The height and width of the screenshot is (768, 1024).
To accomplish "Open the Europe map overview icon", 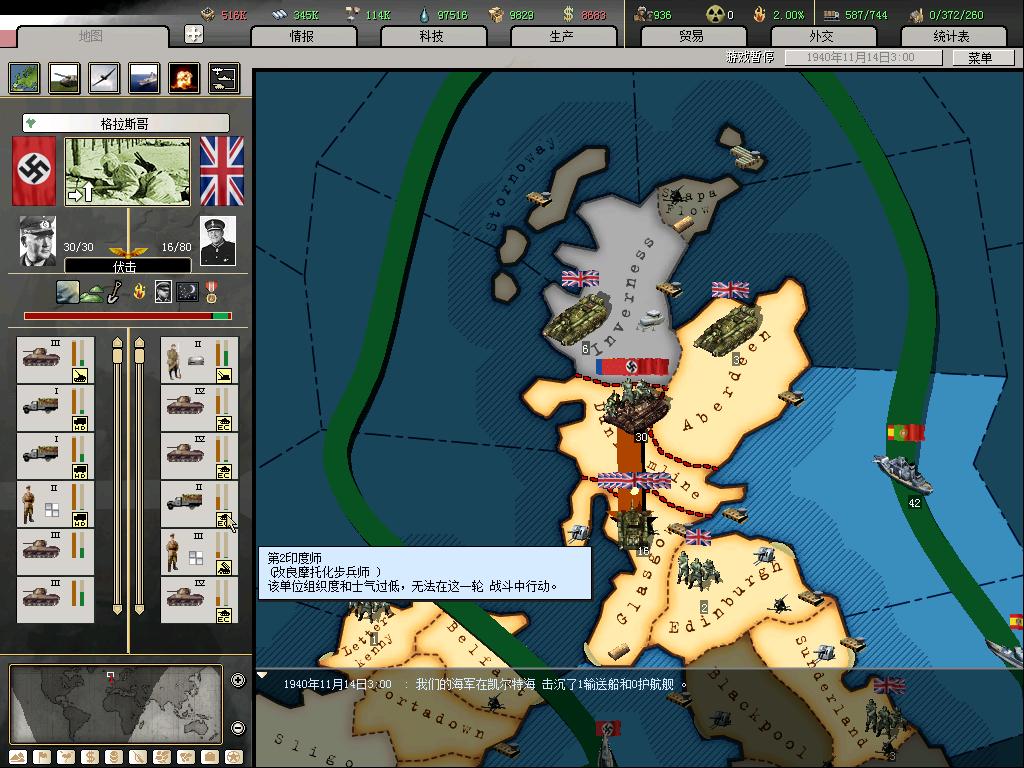I will click(24, 78).
